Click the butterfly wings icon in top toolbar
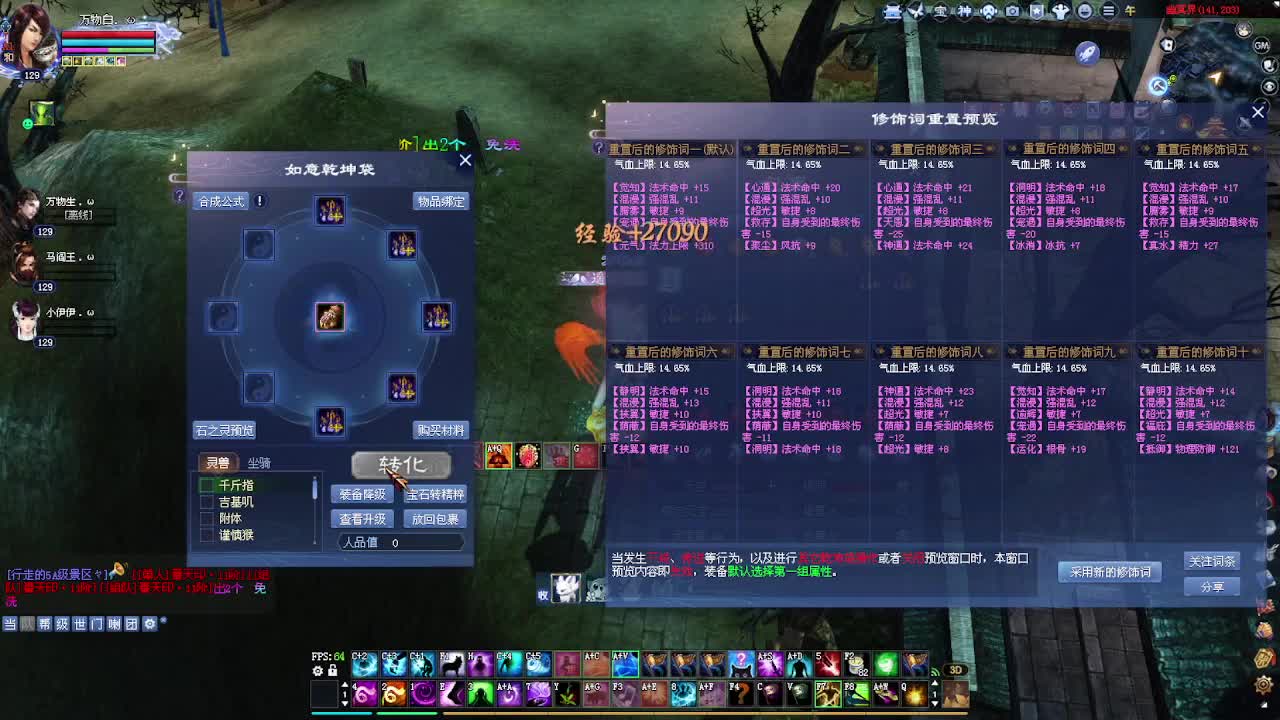This screenshot has width=1280, height=720. click(x=916, y=11)
